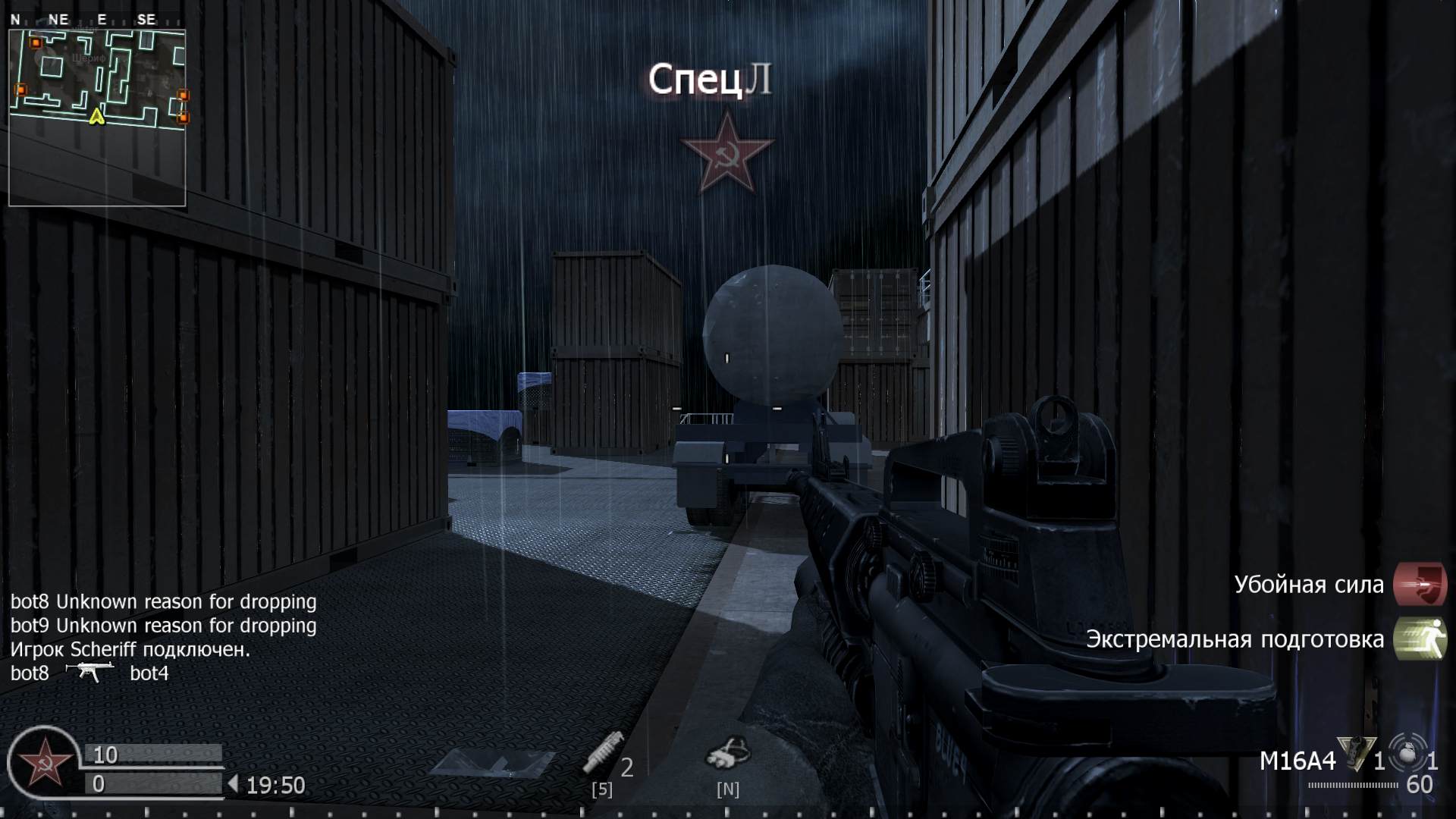Viewport: 1456px width, 819px height.
Task: Click the SE compass heading label
Action: click(145, 20)
